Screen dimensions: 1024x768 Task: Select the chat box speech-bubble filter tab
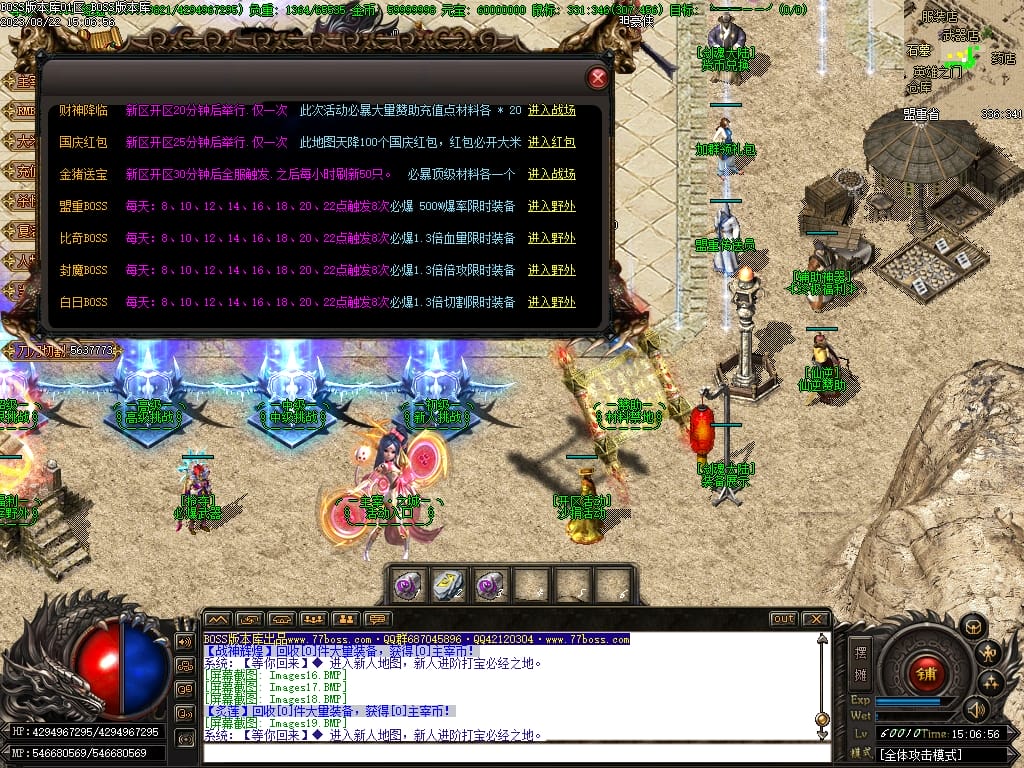click(x=377, y=619)
